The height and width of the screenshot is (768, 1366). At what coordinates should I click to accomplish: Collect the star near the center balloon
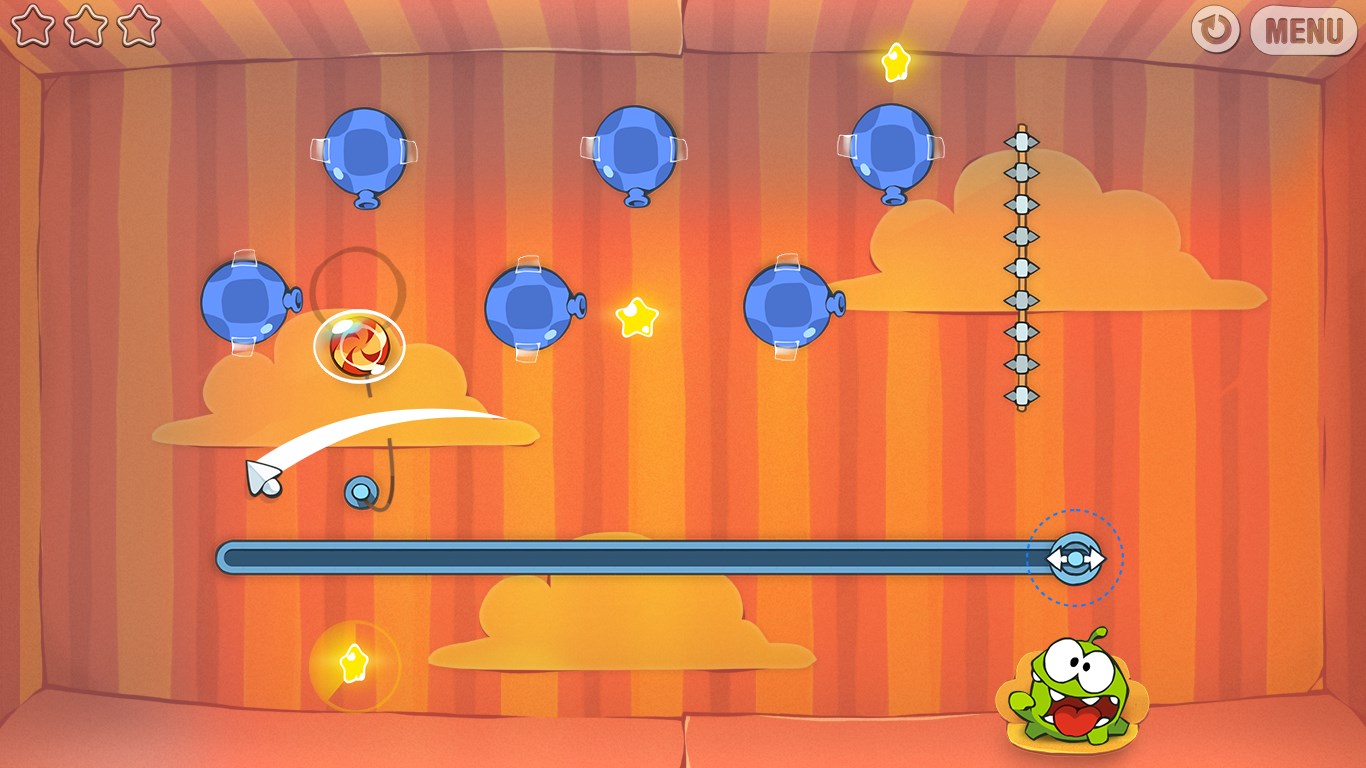click(x=637, y=318)
